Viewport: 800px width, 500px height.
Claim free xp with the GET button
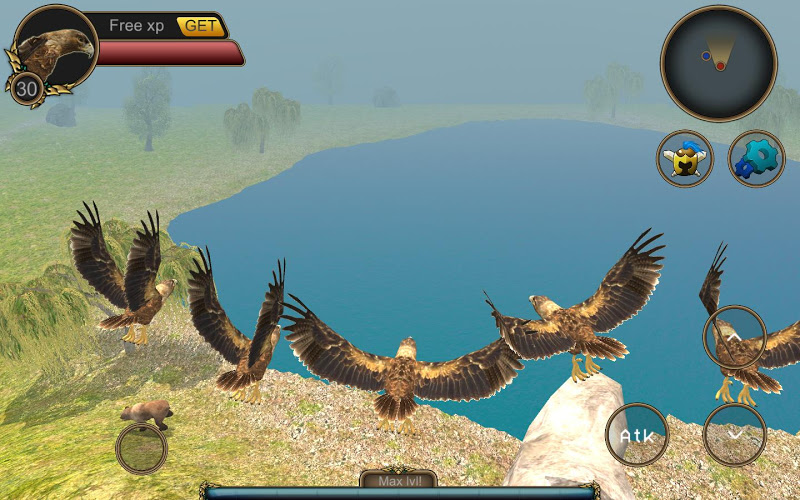[x=200, y=26]
